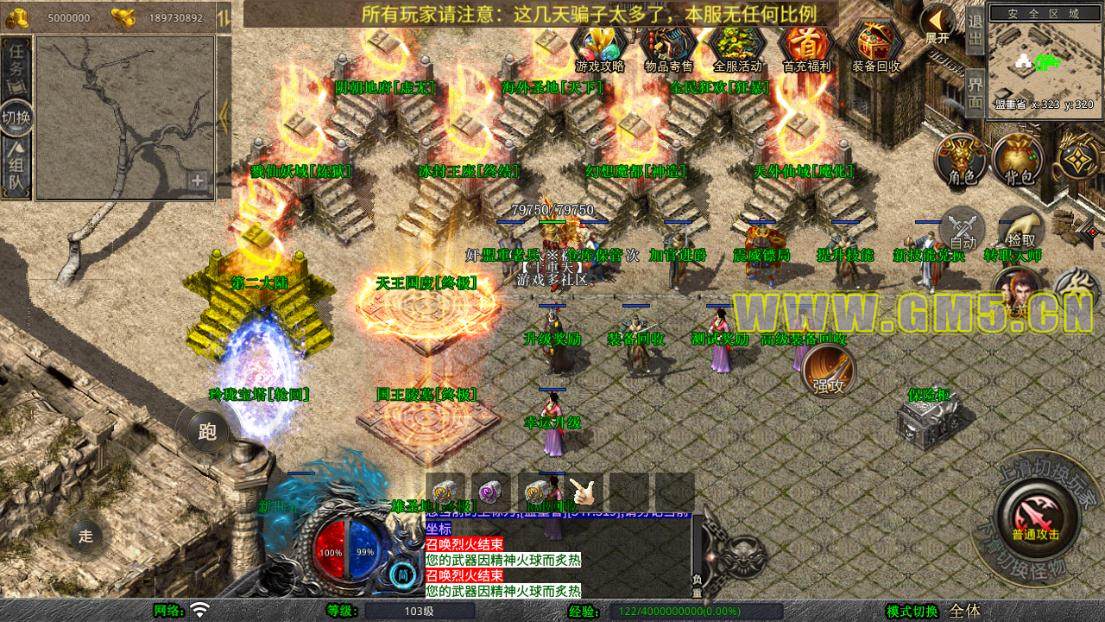
Task: Open the 物品寄售 consignment shop
Action: 669,48
